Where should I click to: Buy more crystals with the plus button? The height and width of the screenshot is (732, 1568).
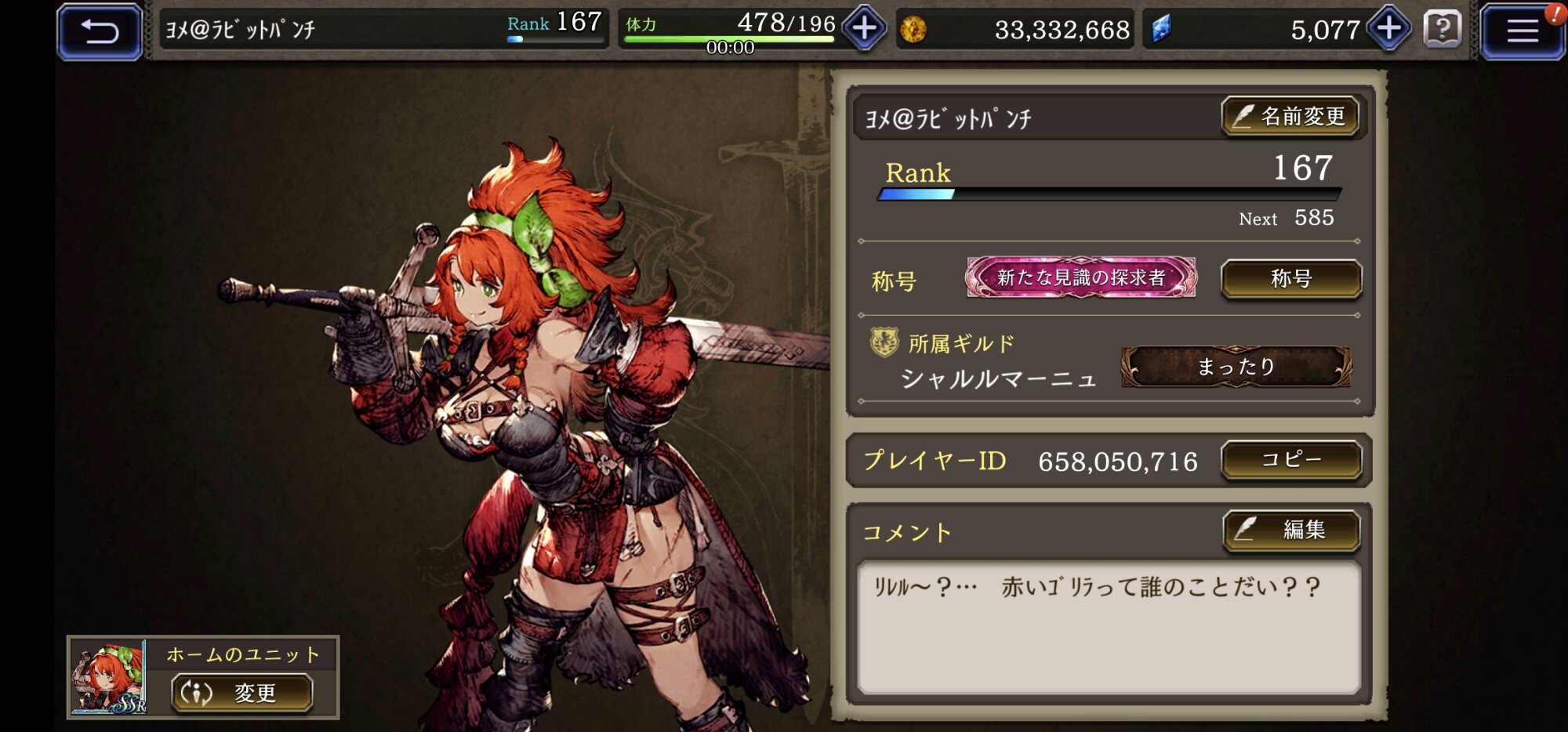1388,29
